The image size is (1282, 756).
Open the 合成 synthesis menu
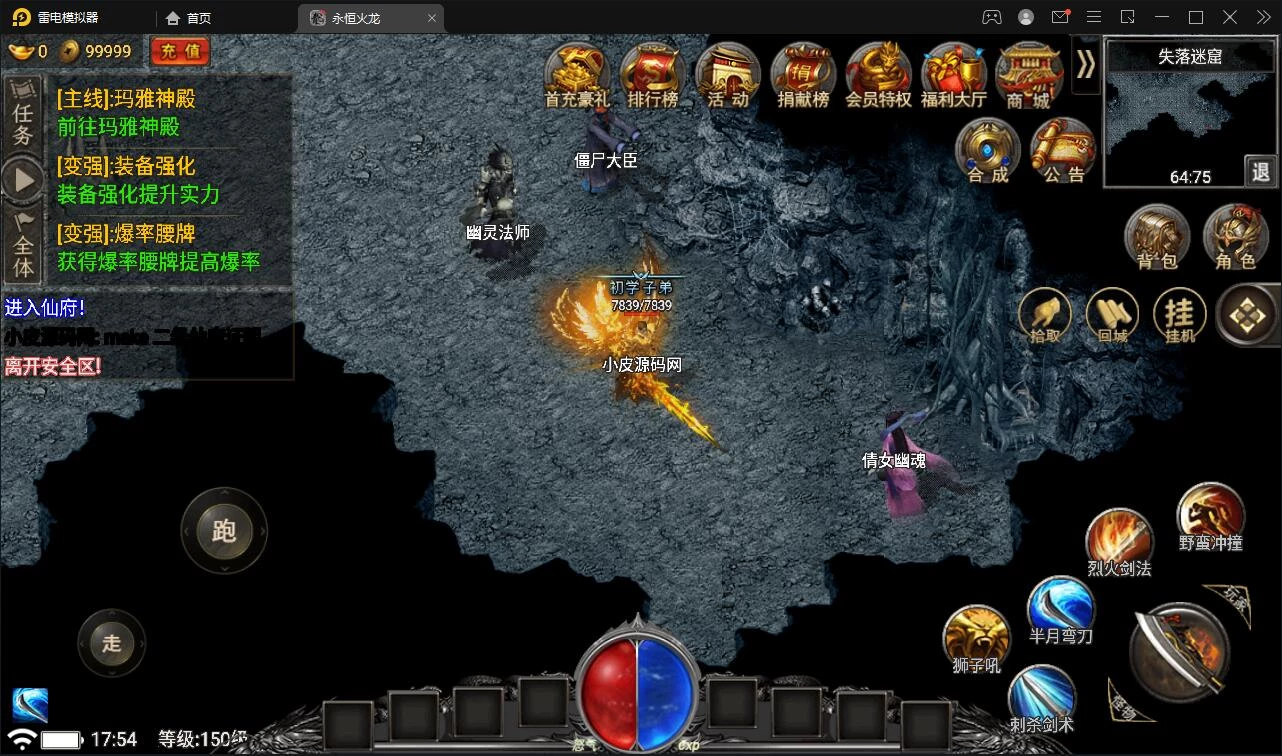click(988, 150)
